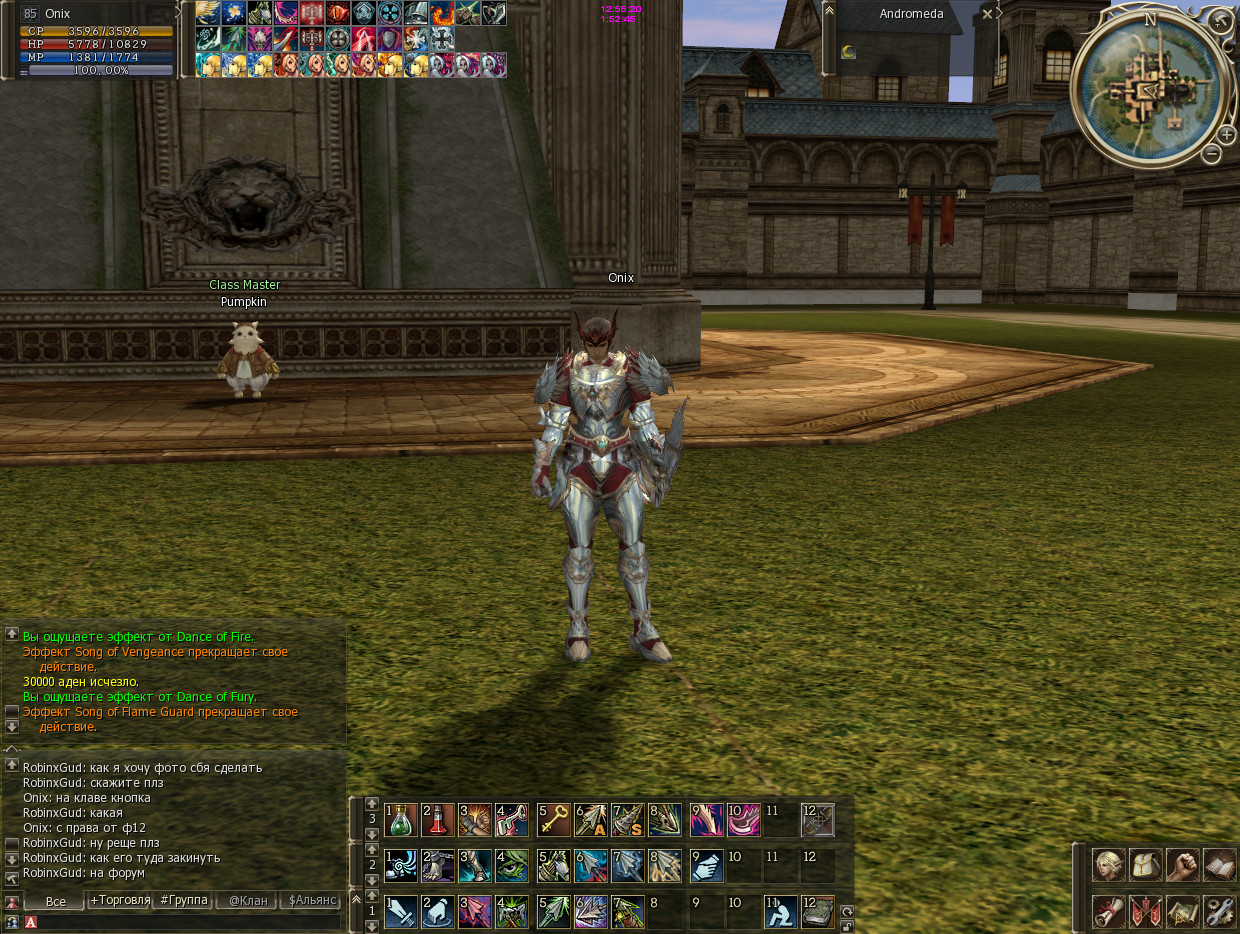Zoom in the minimap with plus button

(x=1227, y=134)
